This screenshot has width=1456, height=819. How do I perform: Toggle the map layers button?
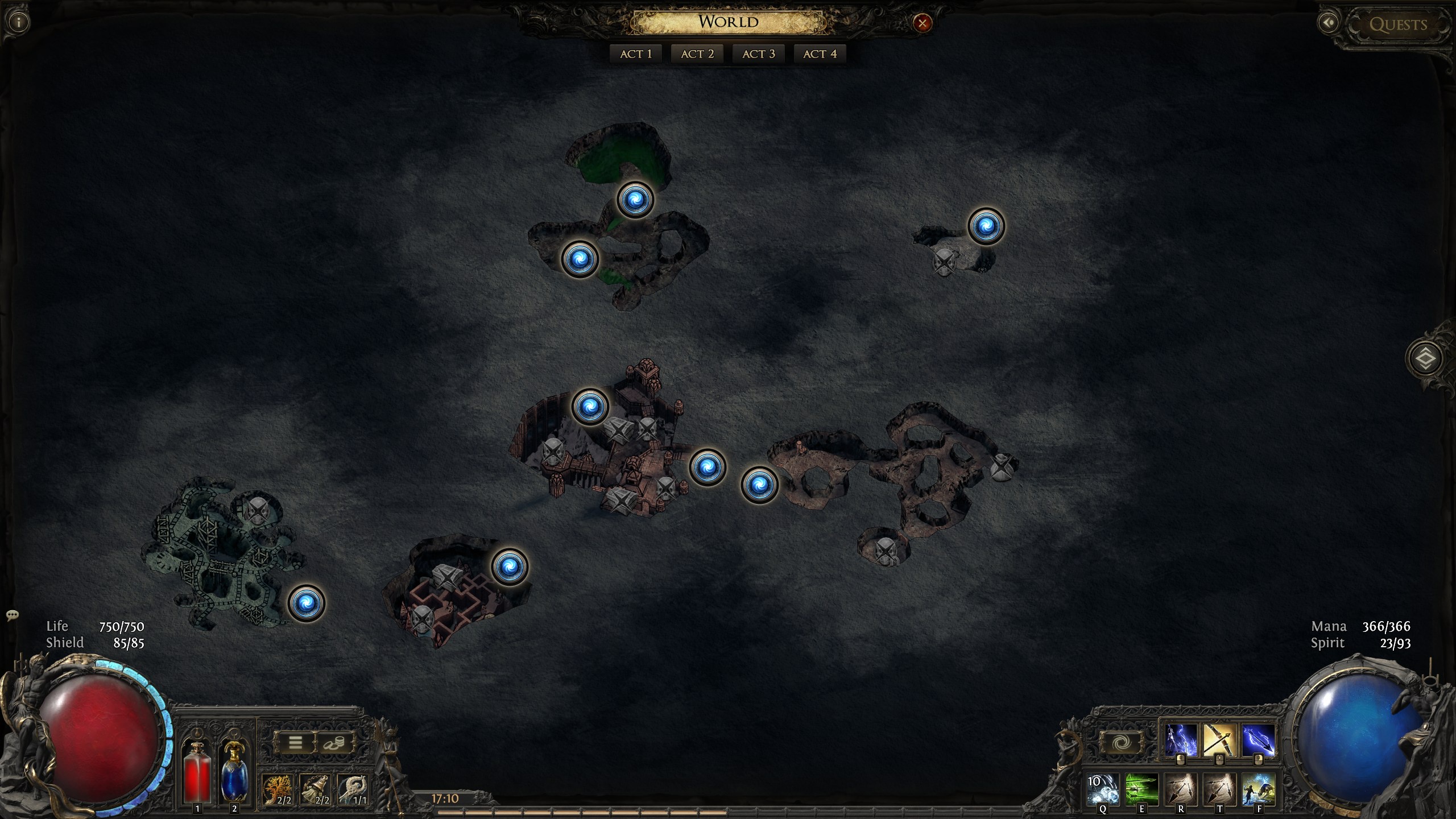click(1425, 358)
